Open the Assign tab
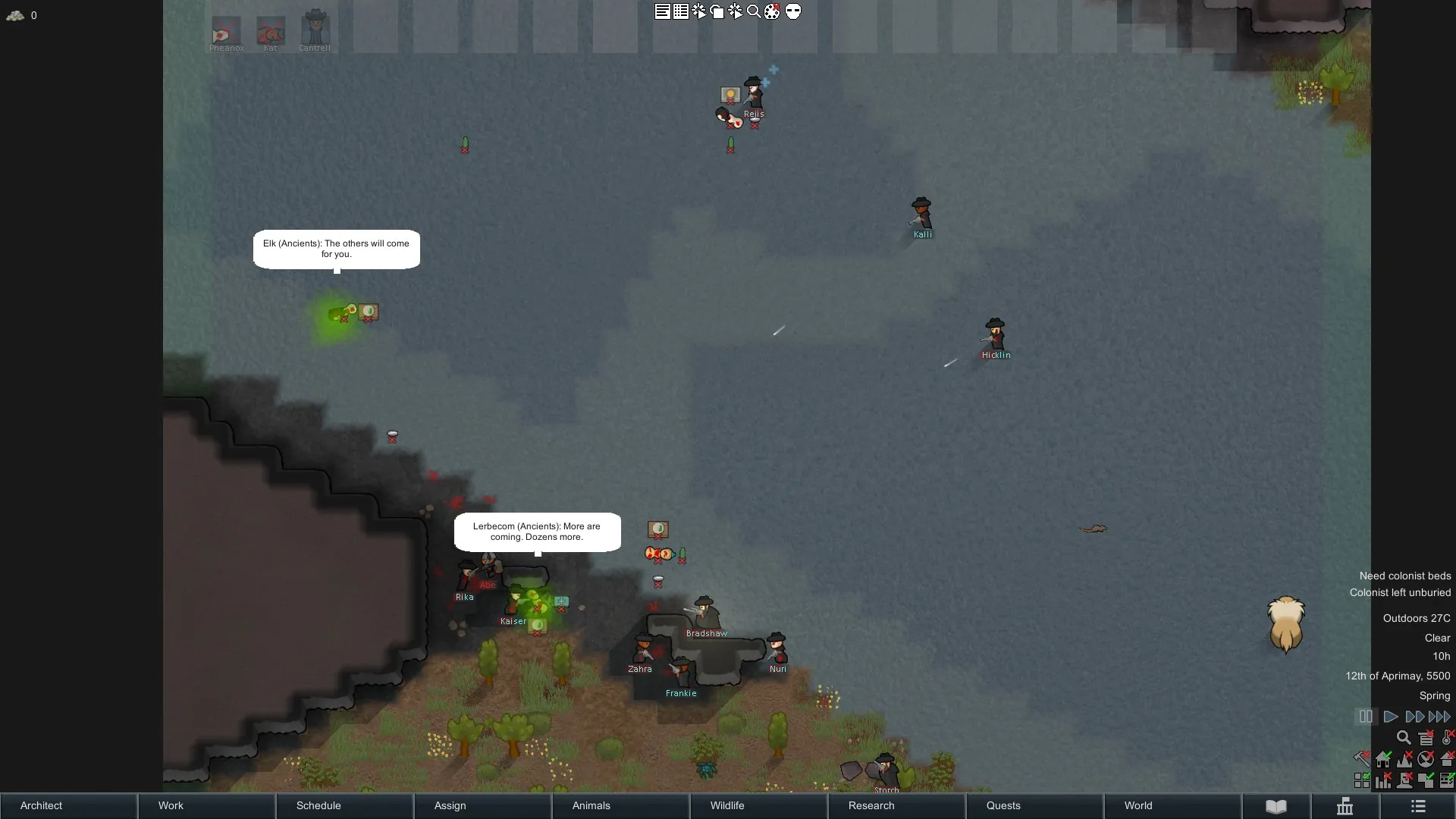The width and height of the screenshot is (1456, 819). pos(482,805)
